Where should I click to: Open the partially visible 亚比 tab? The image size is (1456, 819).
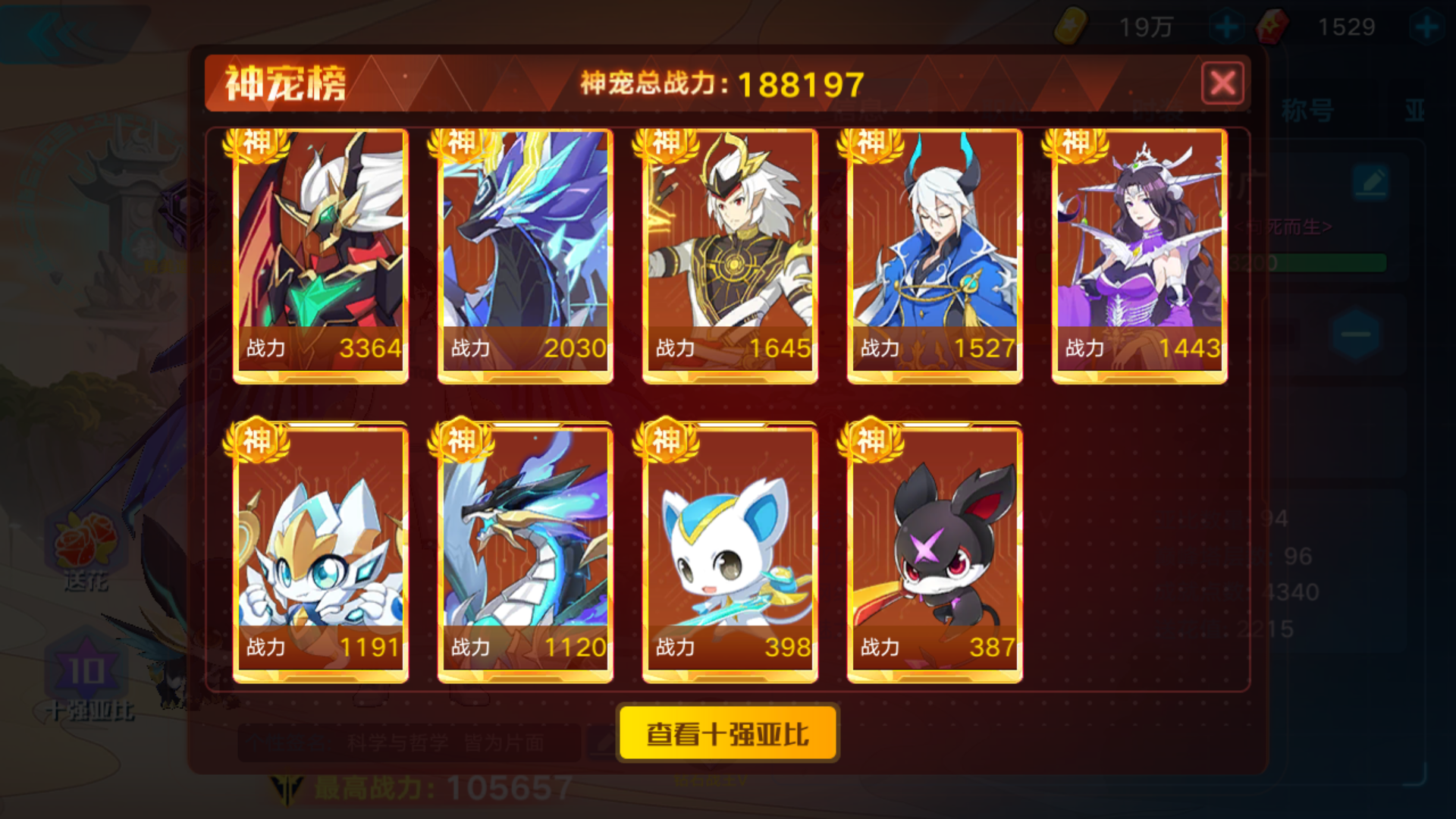tap(1415, 110)
